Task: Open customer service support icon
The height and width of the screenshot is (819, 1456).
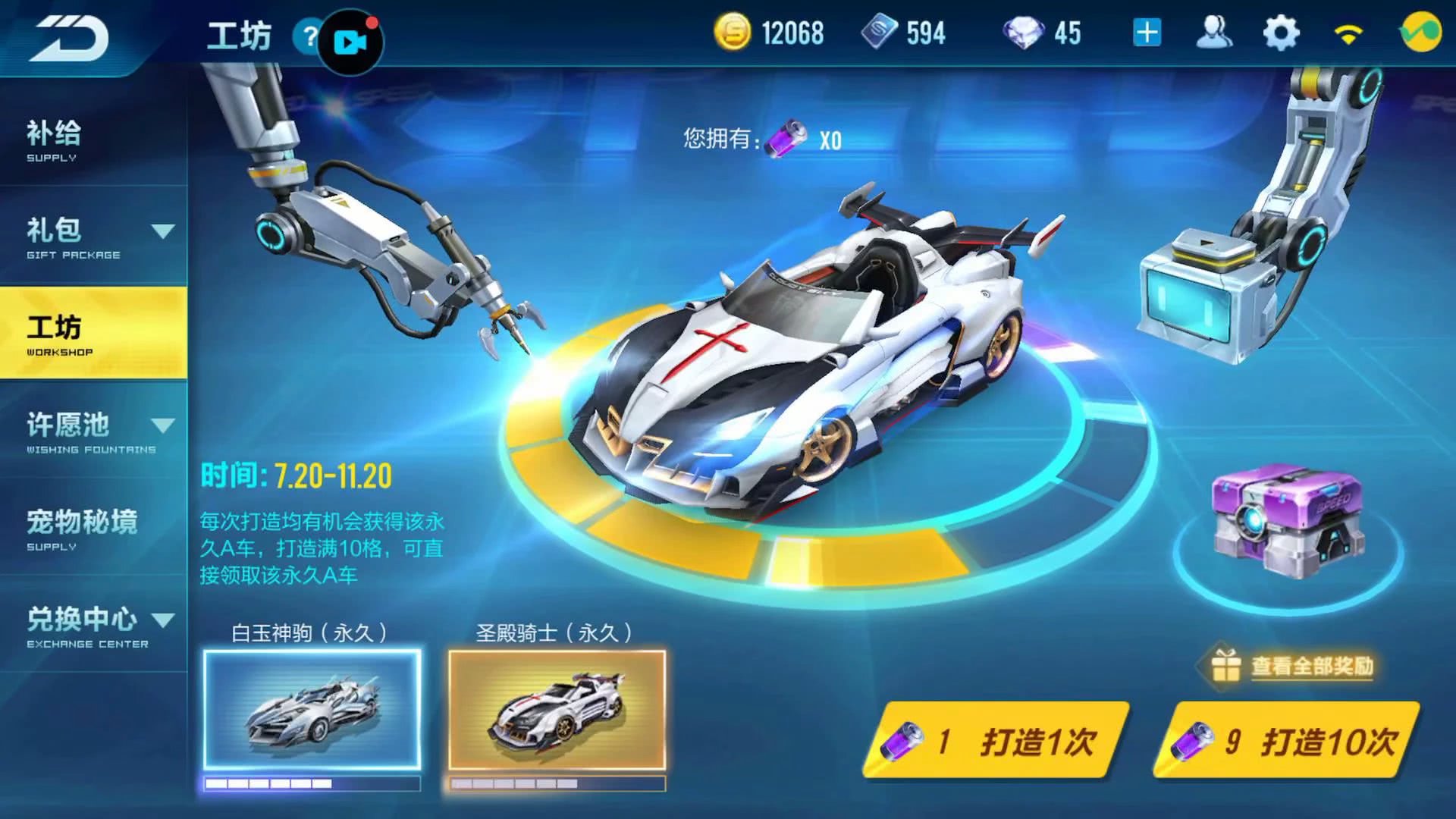Action: [1214, 32]
